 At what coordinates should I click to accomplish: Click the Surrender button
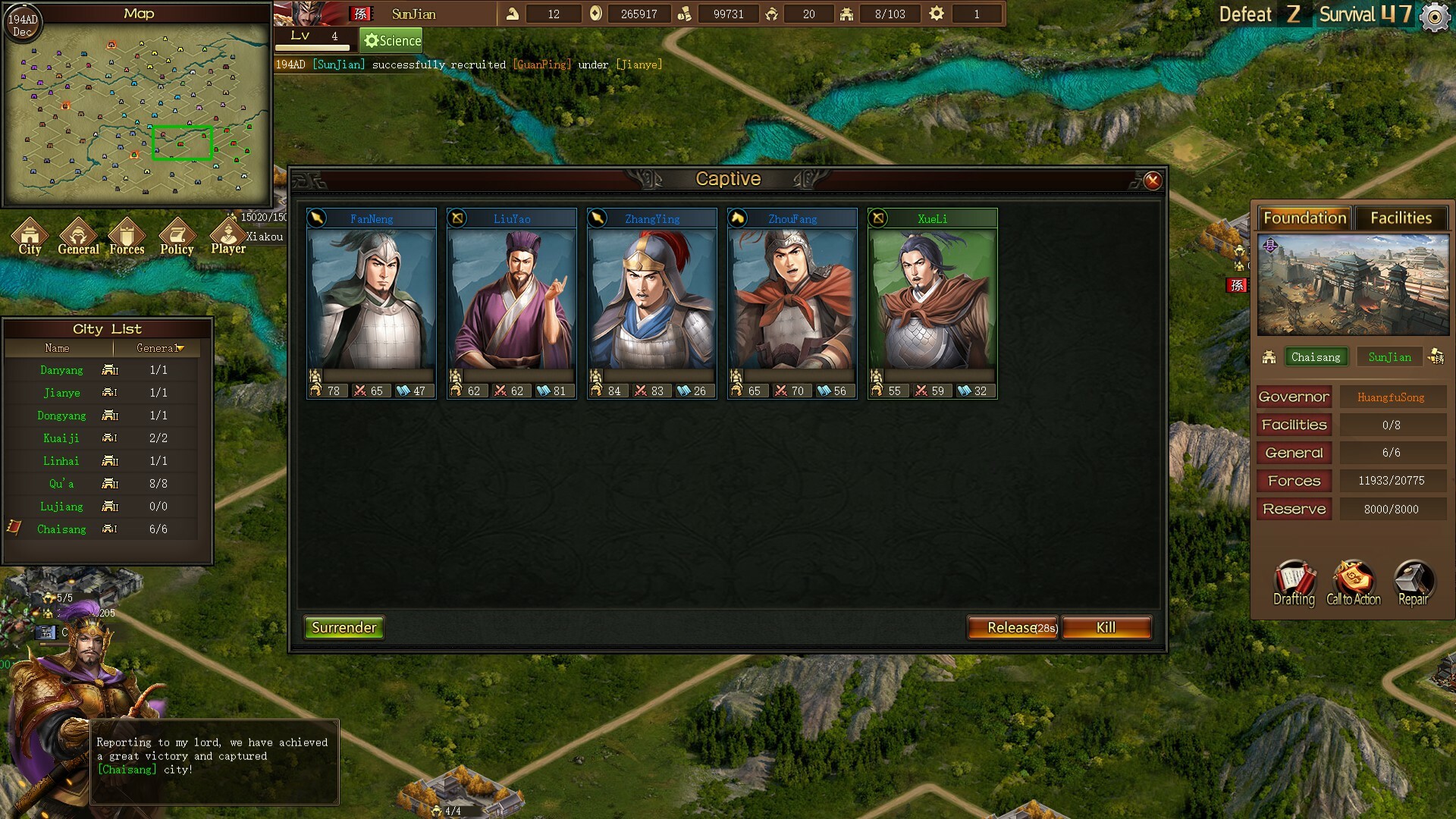[344, 627]
